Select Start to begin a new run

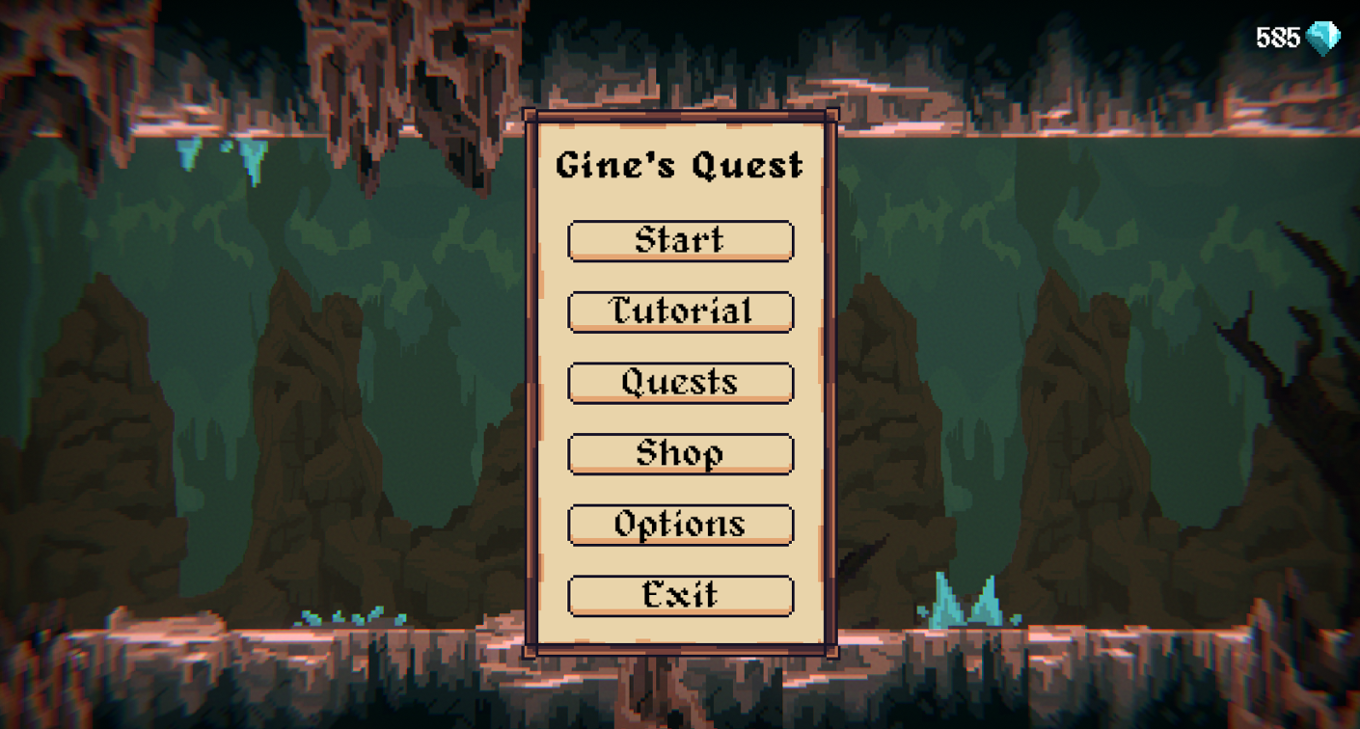680,240
